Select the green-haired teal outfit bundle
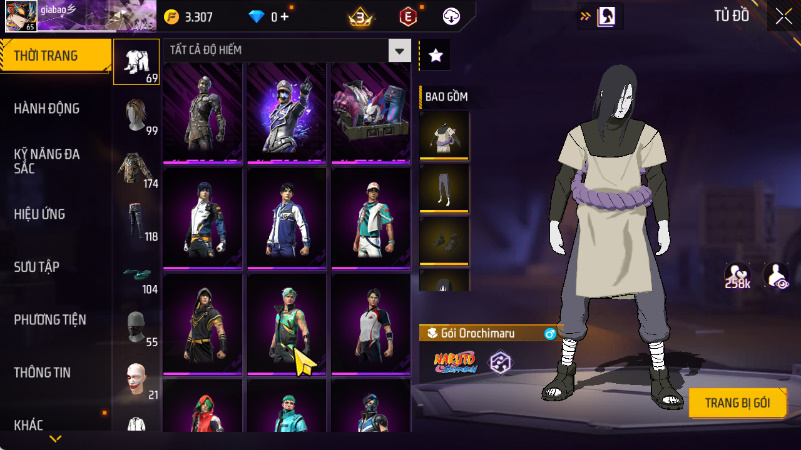 (287, 323)
